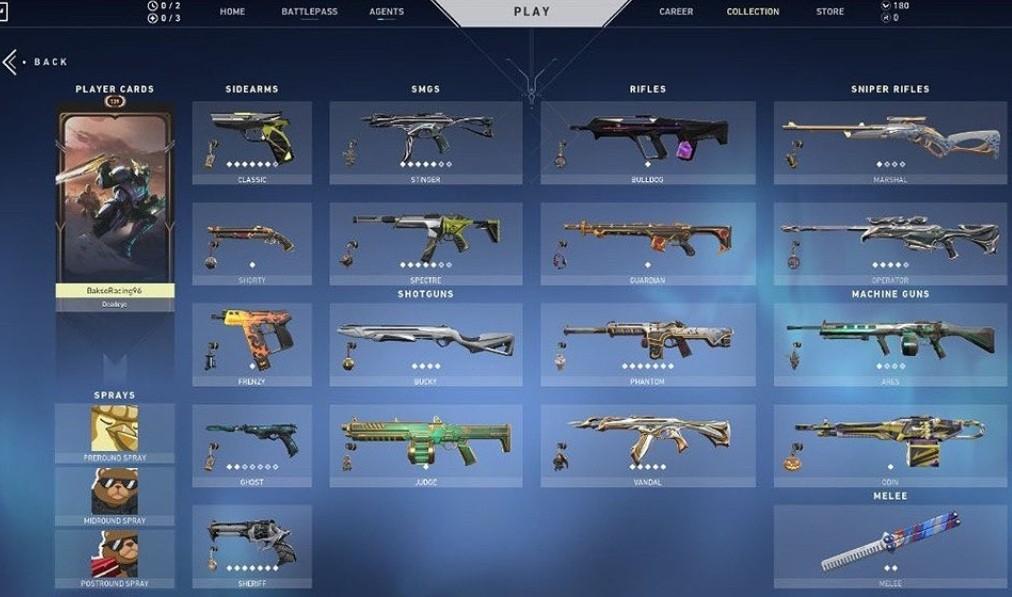Open the Home tab
This screenshot has width=1012, height=597.
pyautogui.click(x=232, y=12)
